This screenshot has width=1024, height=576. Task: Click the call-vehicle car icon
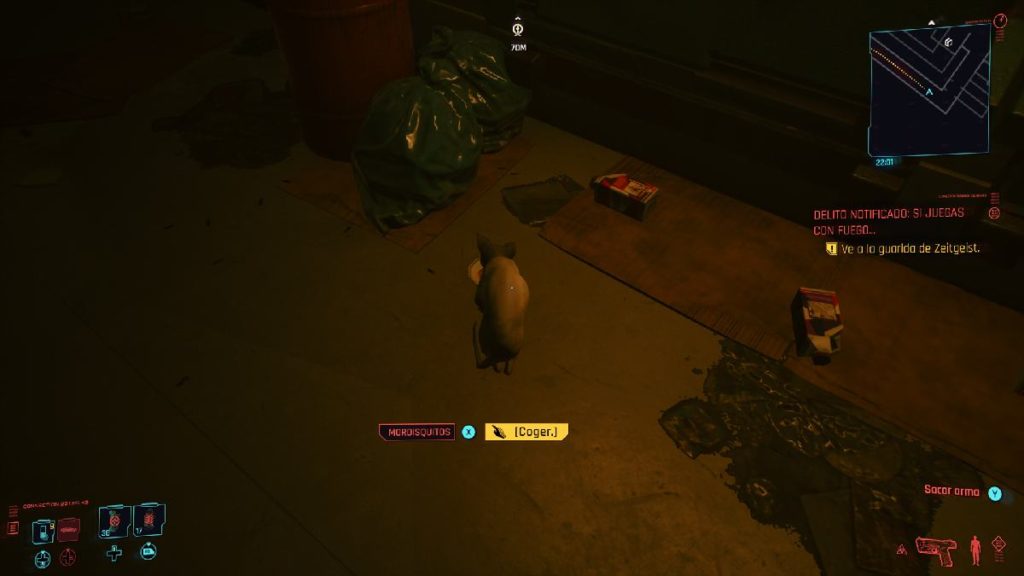click(x=148, y=551)
